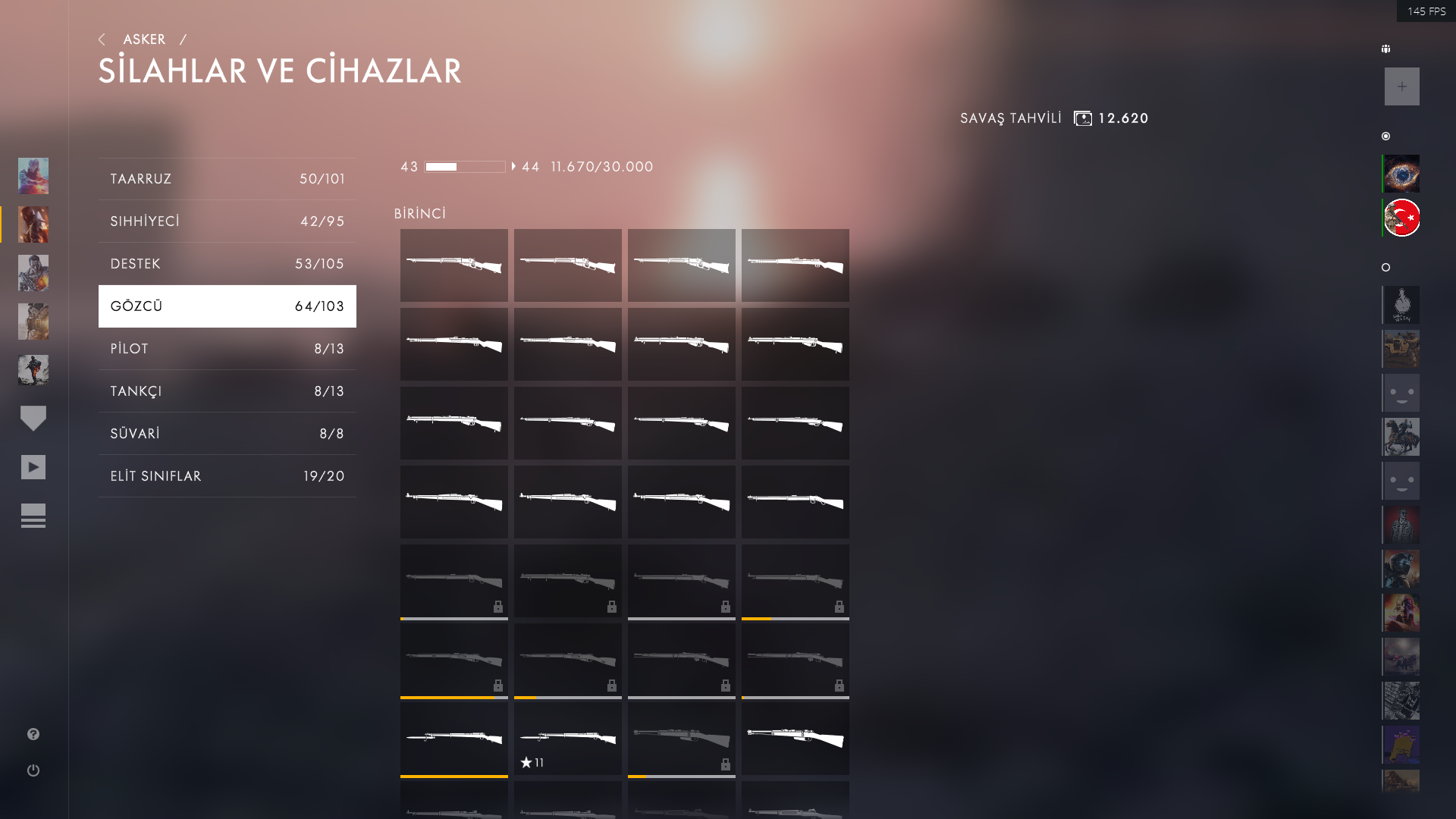Open the horse rider friend avatar

[1401, 437]
